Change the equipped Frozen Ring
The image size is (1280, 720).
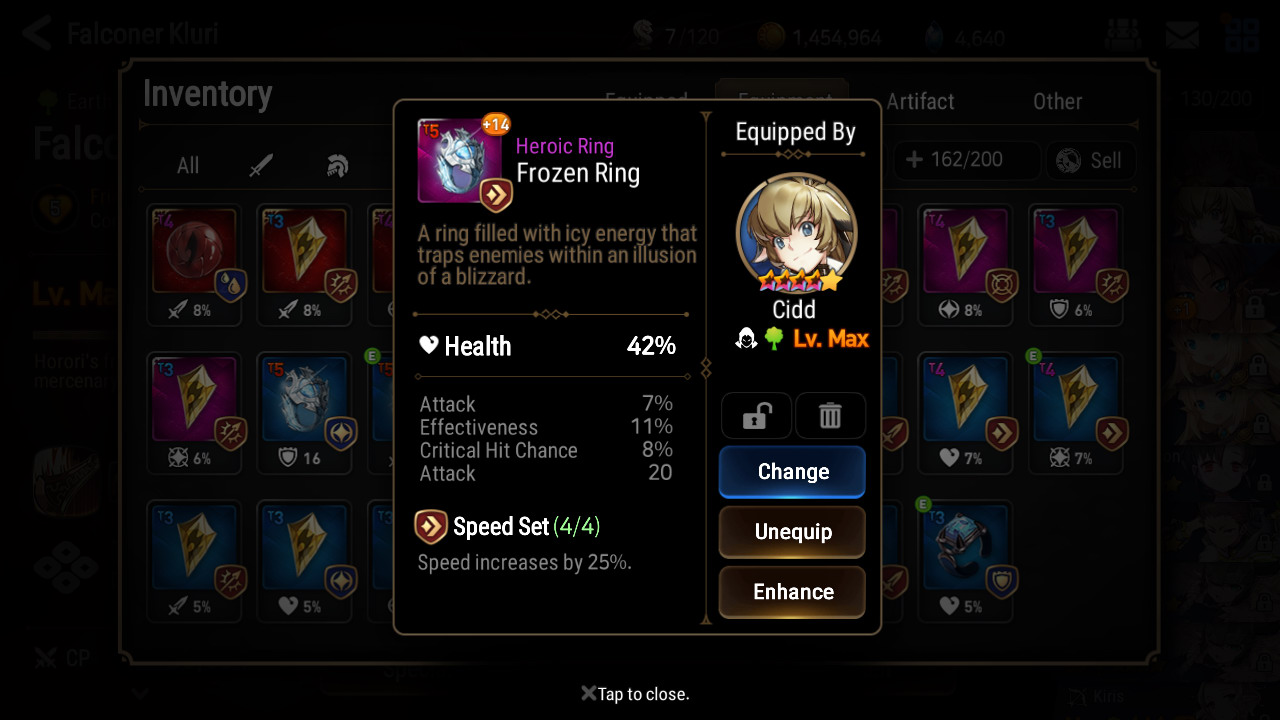(792, 471)
